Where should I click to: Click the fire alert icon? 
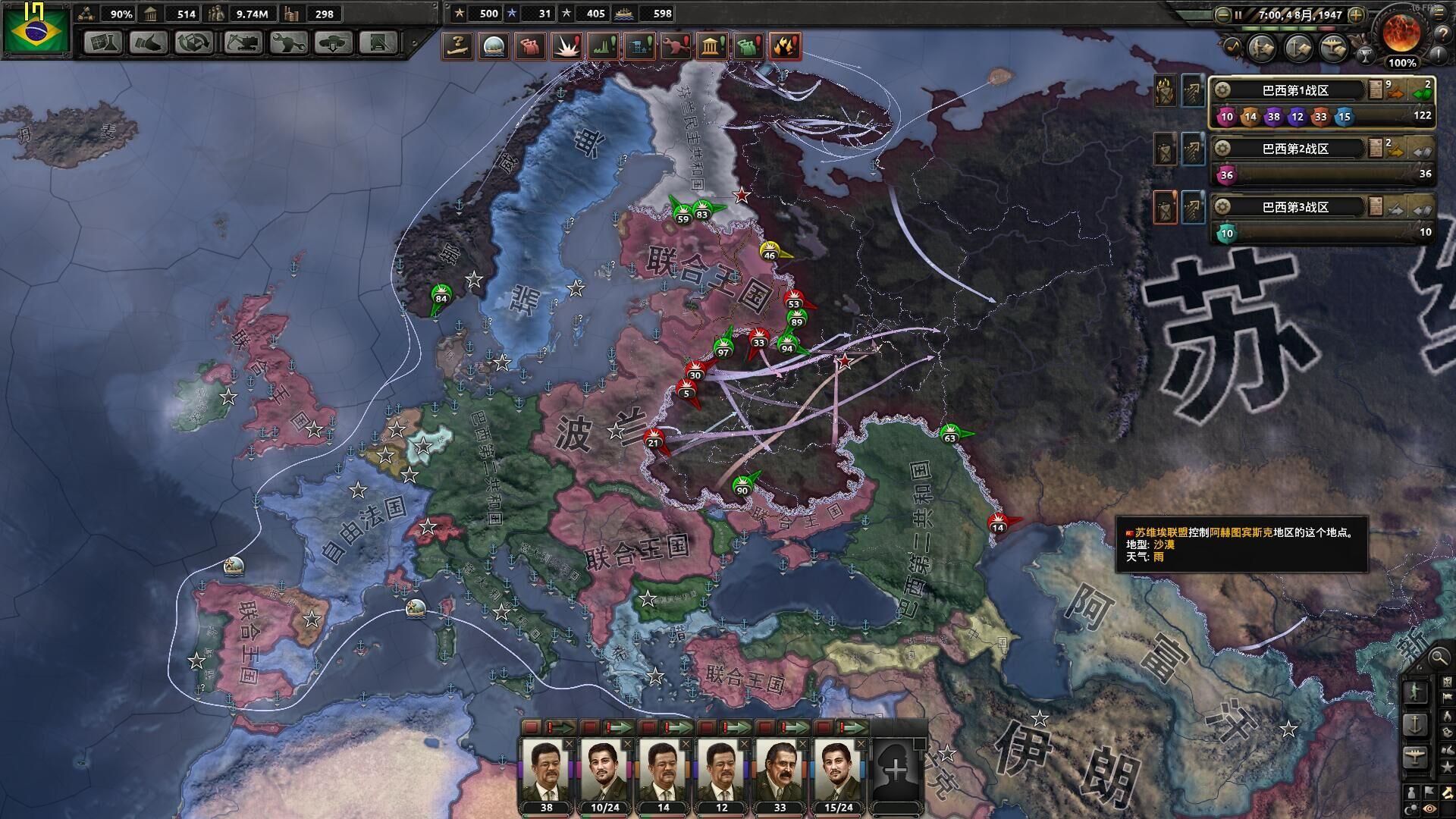click(784, 47)
